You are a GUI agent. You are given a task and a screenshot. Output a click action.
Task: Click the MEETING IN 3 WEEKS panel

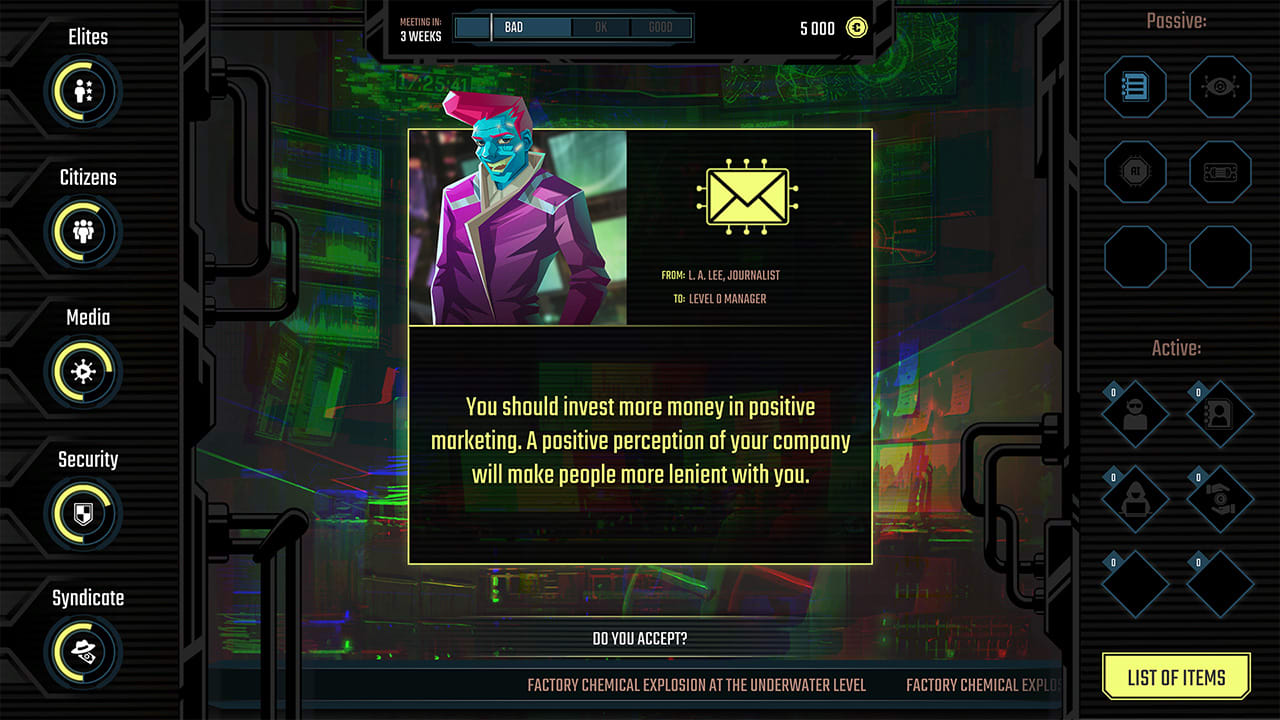[419, 28]
